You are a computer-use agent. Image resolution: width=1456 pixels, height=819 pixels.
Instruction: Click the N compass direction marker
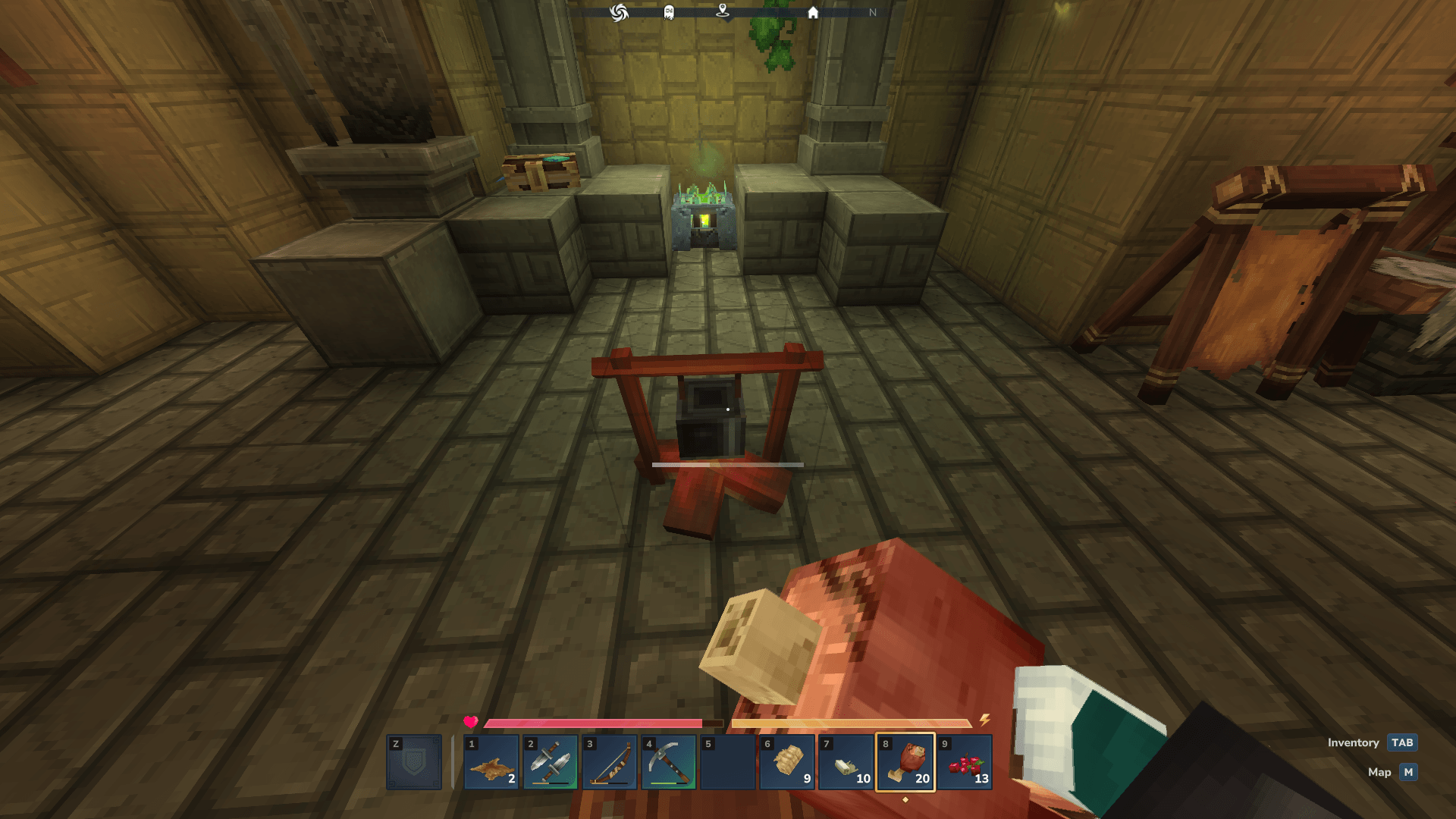[873, 13]
